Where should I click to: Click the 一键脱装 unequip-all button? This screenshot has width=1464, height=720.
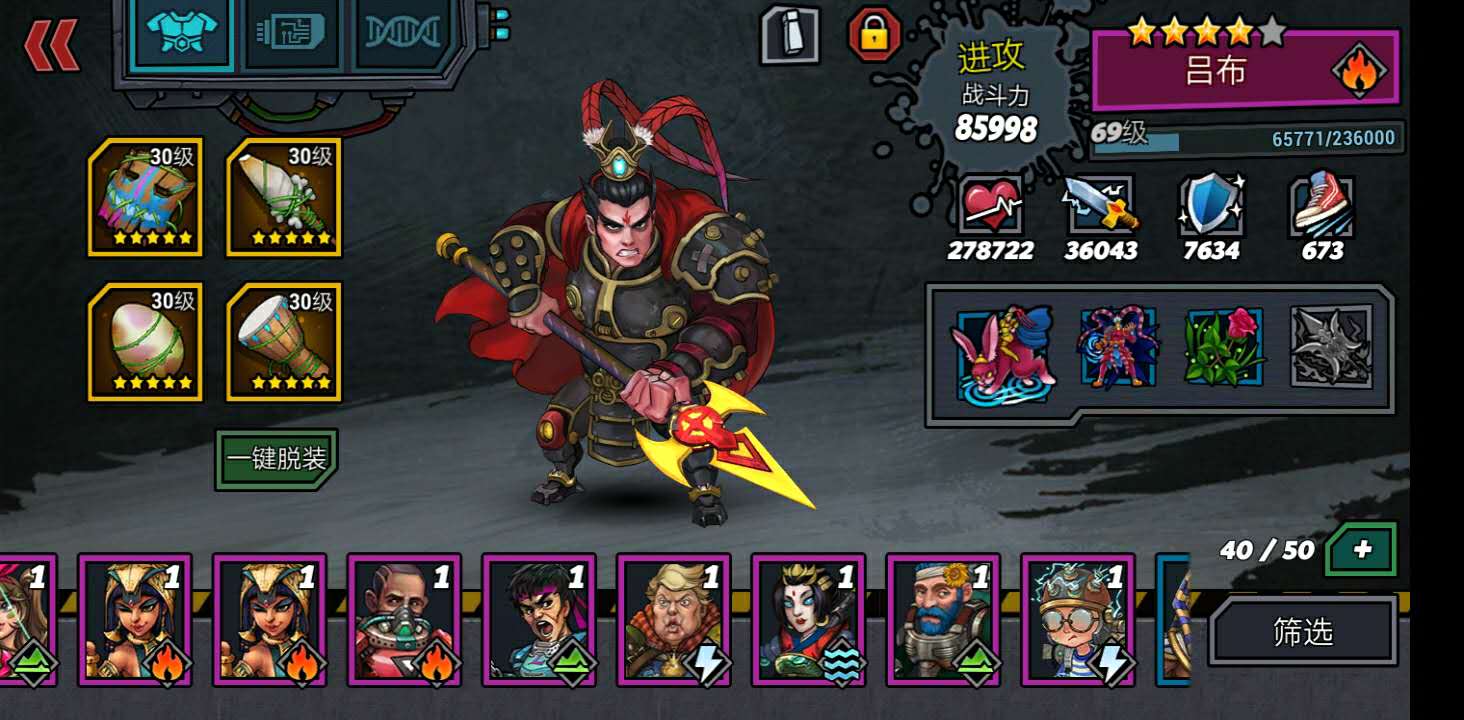(x=276, y=459)
